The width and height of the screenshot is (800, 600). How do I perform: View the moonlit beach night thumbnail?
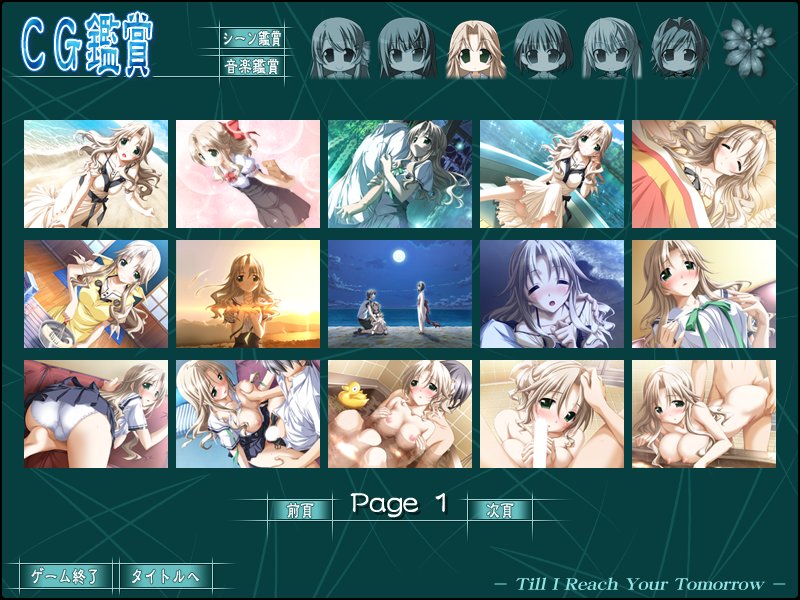coord(400,294)
